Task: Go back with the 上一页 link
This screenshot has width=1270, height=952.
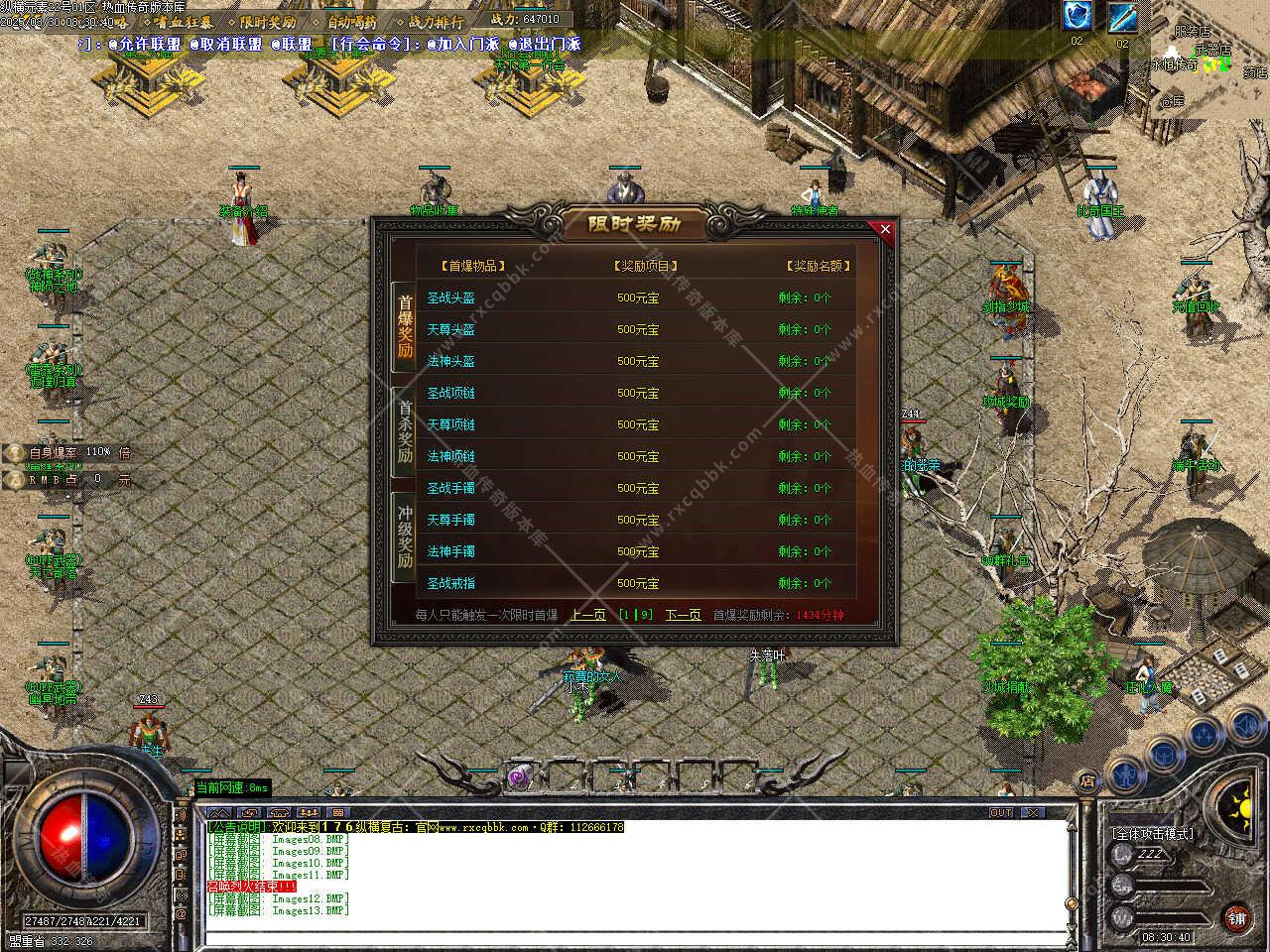Action: (588, 615)
